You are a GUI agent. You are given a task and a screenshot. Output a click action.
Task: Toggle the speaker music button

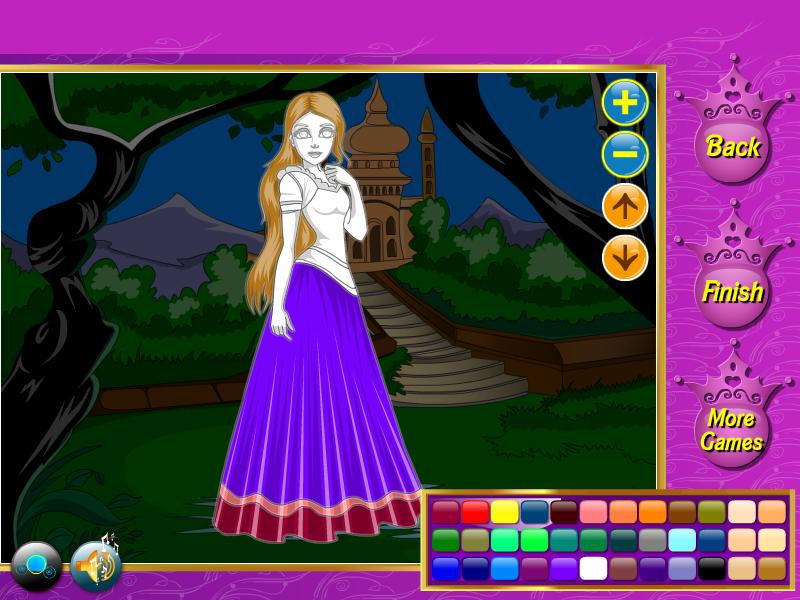pos(96,567)
